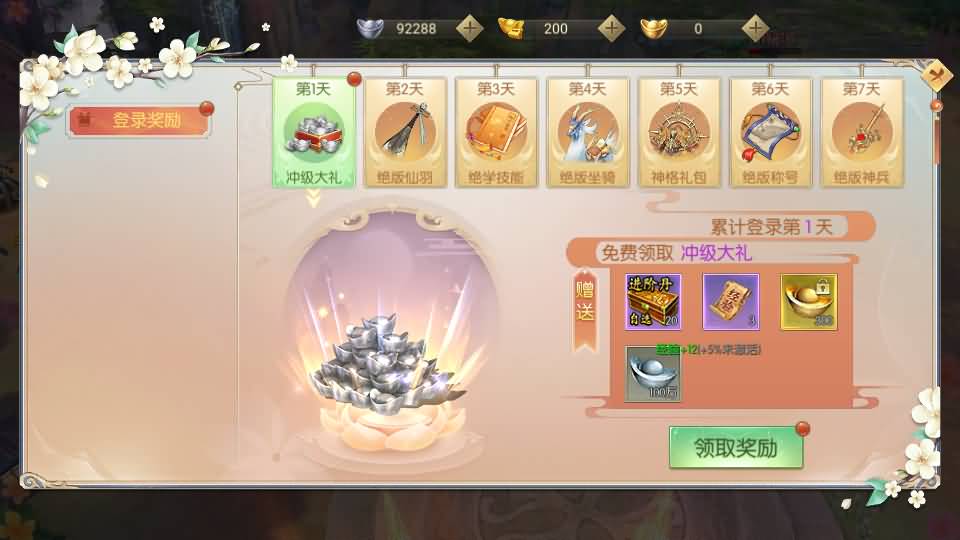
Task: Inspect the silver ingot 100万 reward
Action: coord(653,373)
